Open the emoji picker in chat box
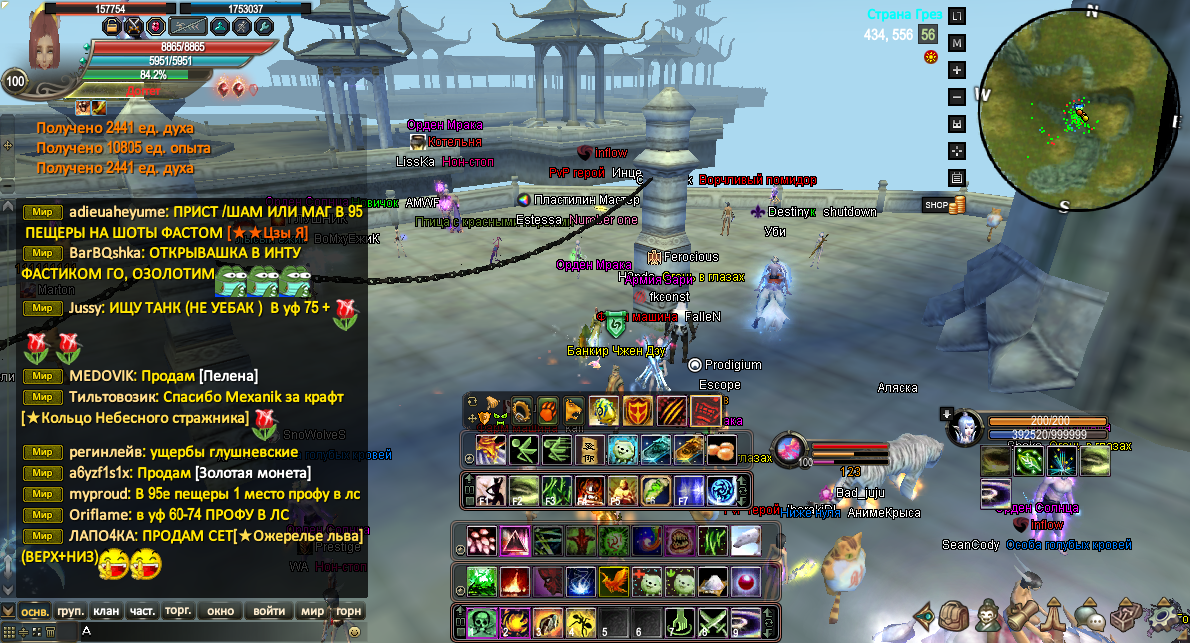The height and width of the screenshot is (643, 1190). click(354, 632)
